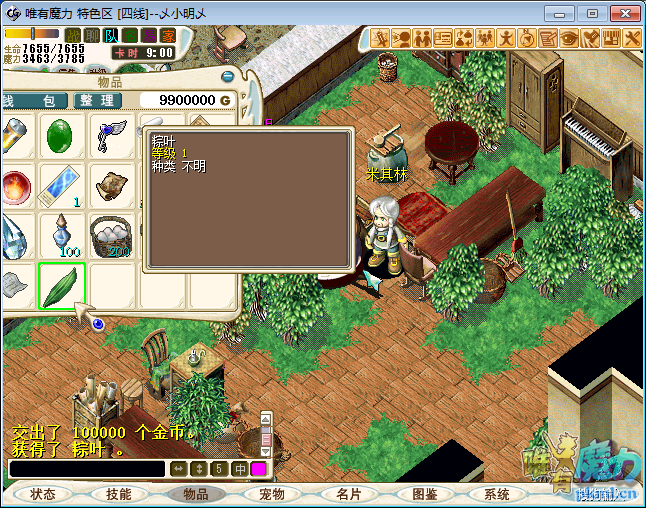
Task: Select the blue potion bottle item
Action: click(x=62, y=236)
